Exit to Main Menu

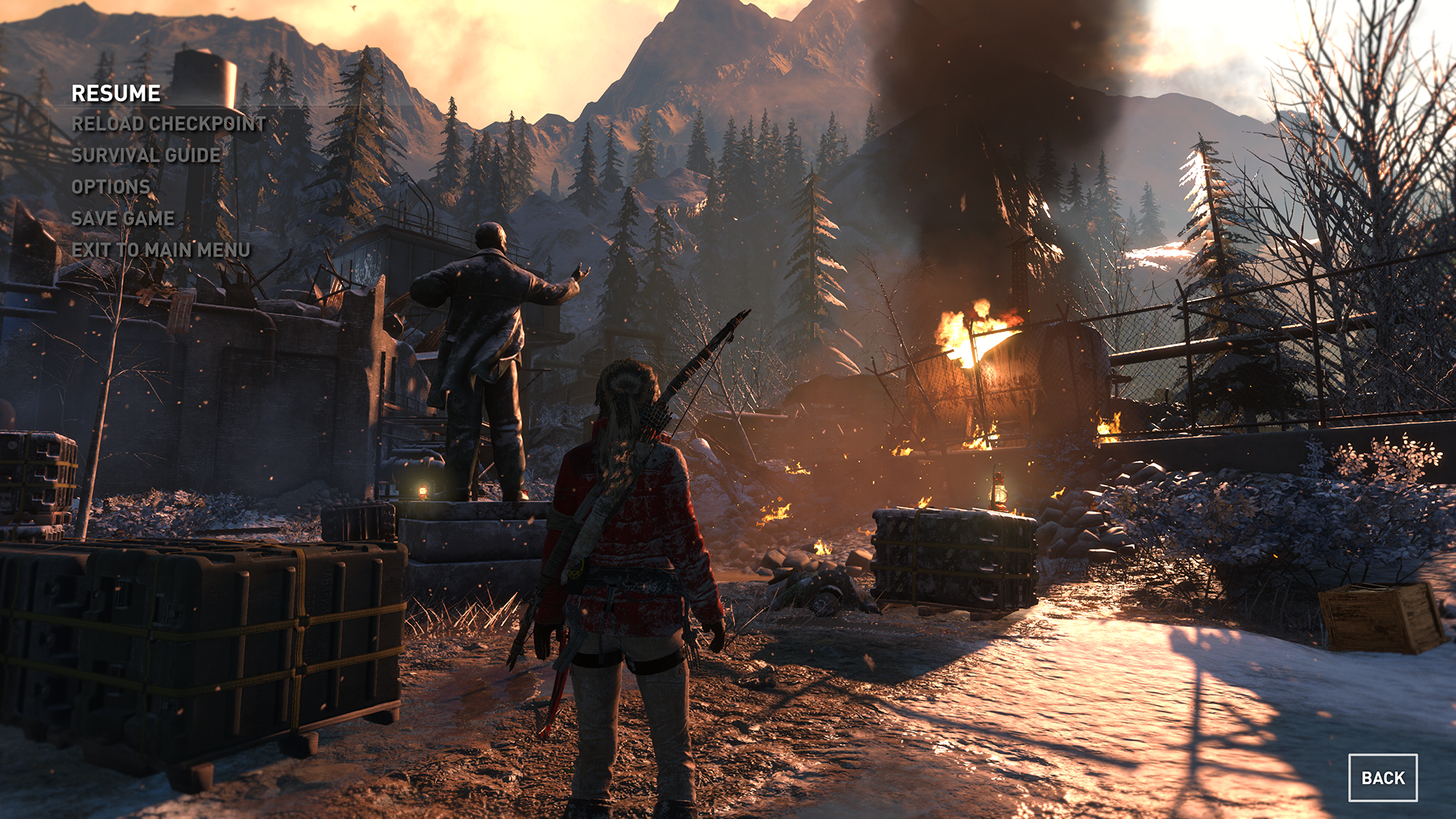161,250
